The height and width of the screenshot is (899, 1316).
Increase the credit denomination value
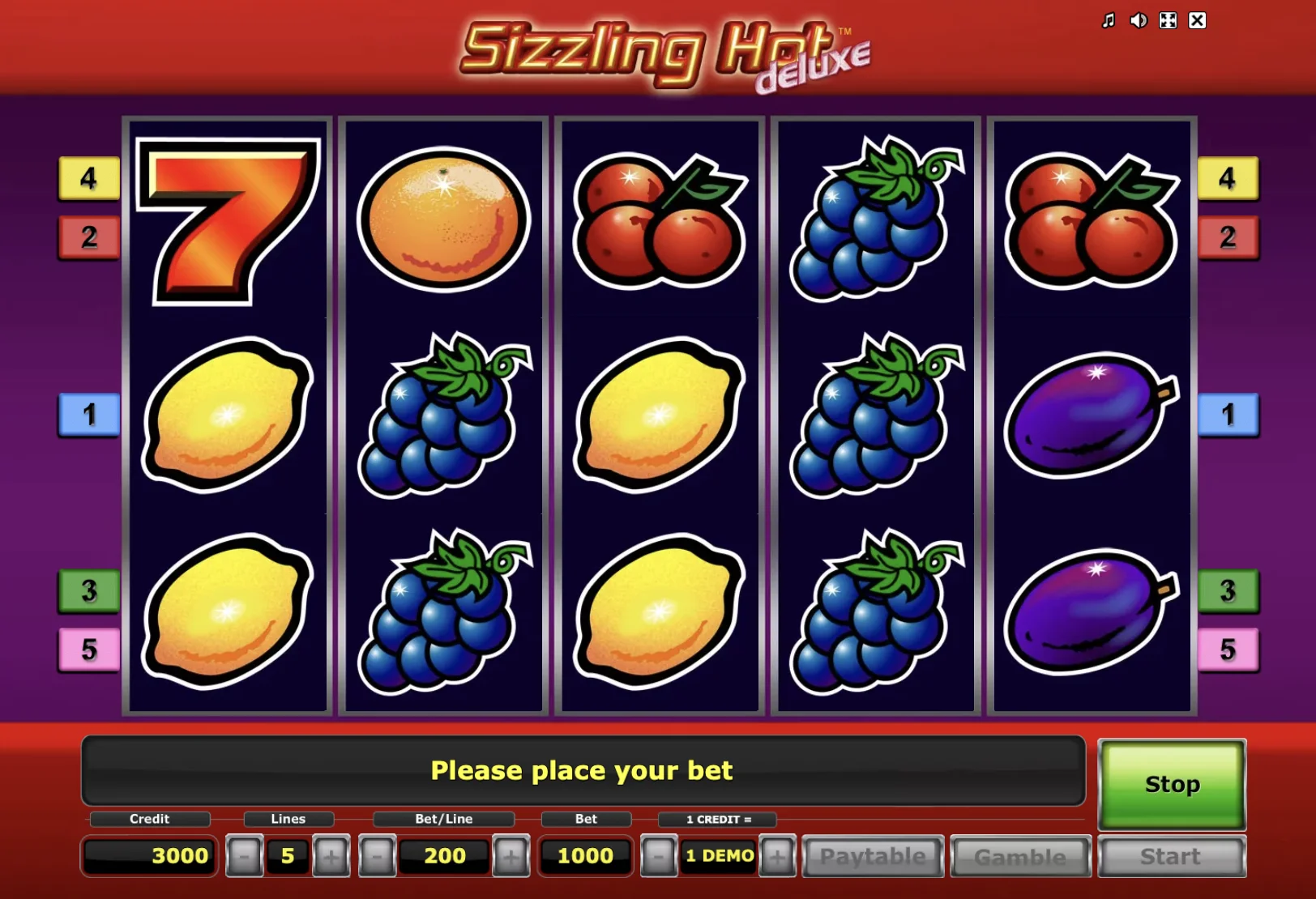click(776, 856)
